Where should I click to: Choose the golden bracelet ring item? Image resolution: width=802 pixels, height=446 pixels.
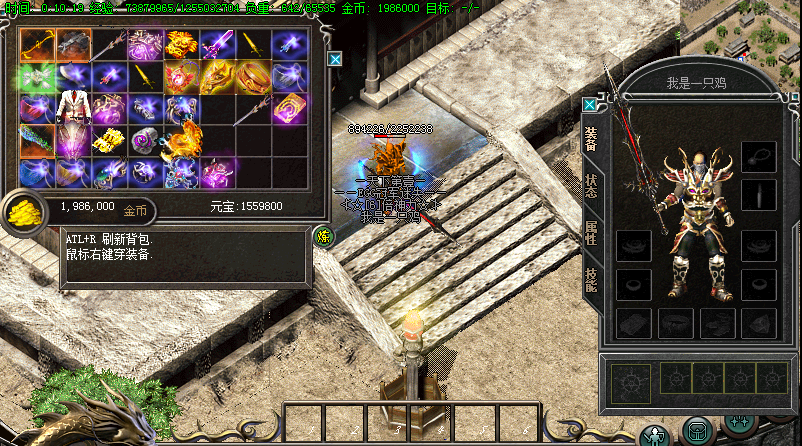tap(253, 77)
